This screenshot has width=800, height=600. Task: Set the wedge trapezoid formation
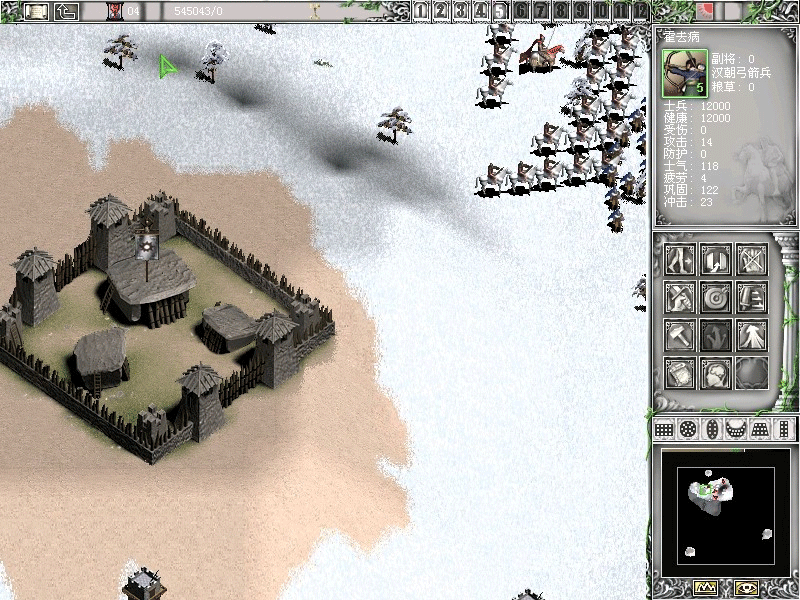760,429
